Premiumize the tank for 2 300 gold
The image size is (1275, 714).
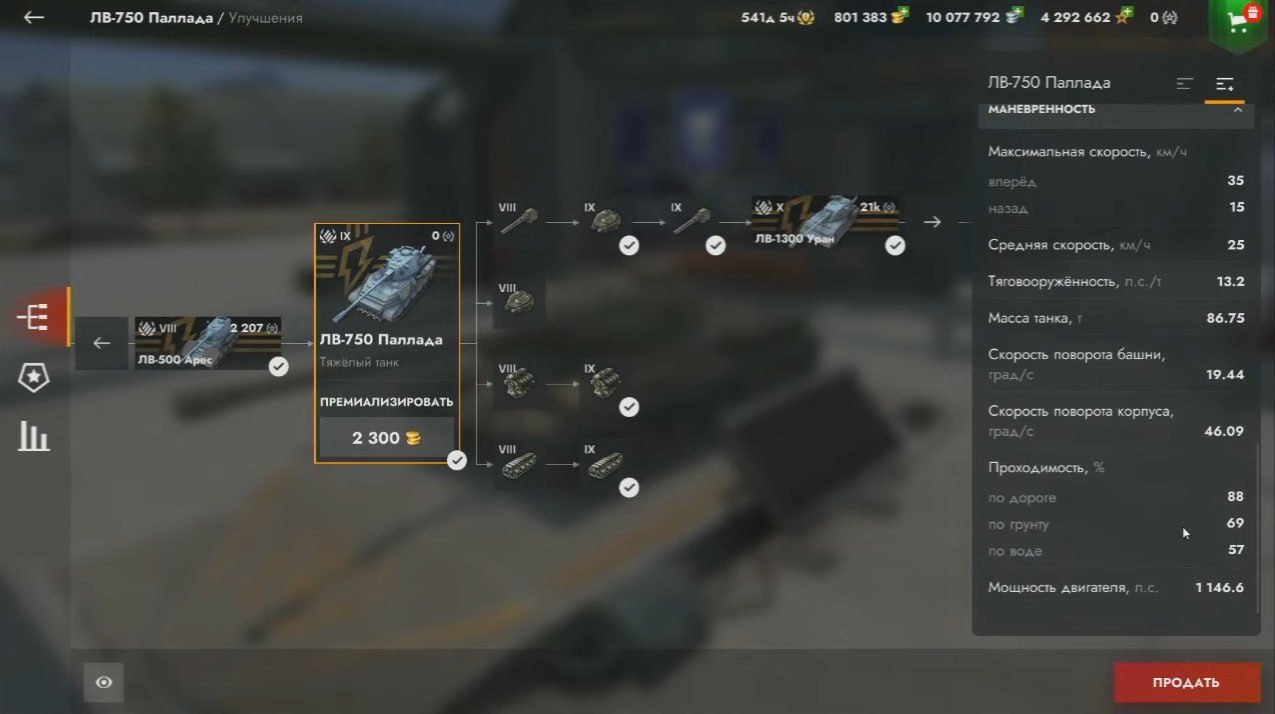[386, 438]
